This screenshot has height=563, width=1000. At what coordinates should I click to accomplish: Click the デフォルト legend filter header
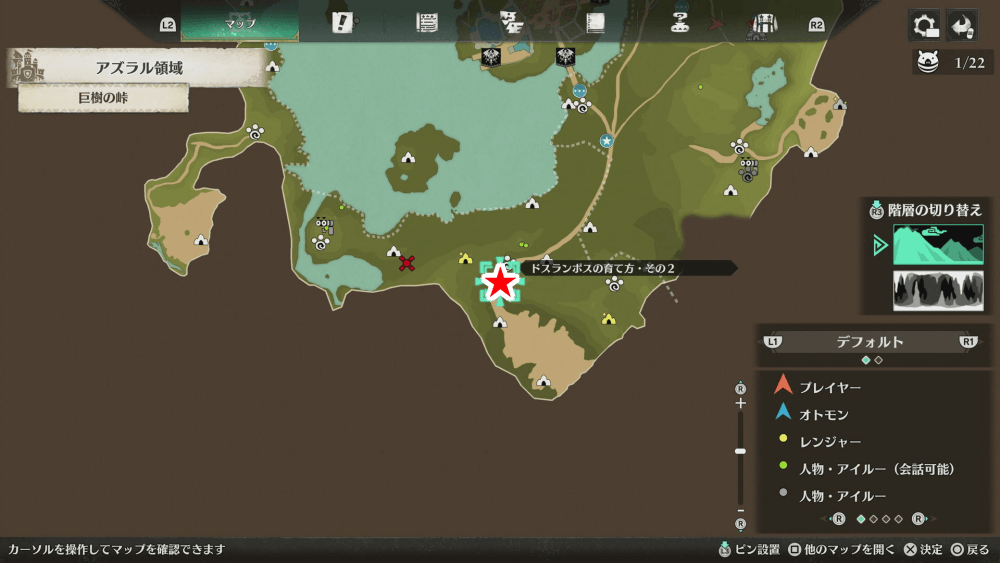[x=869, y=342]
